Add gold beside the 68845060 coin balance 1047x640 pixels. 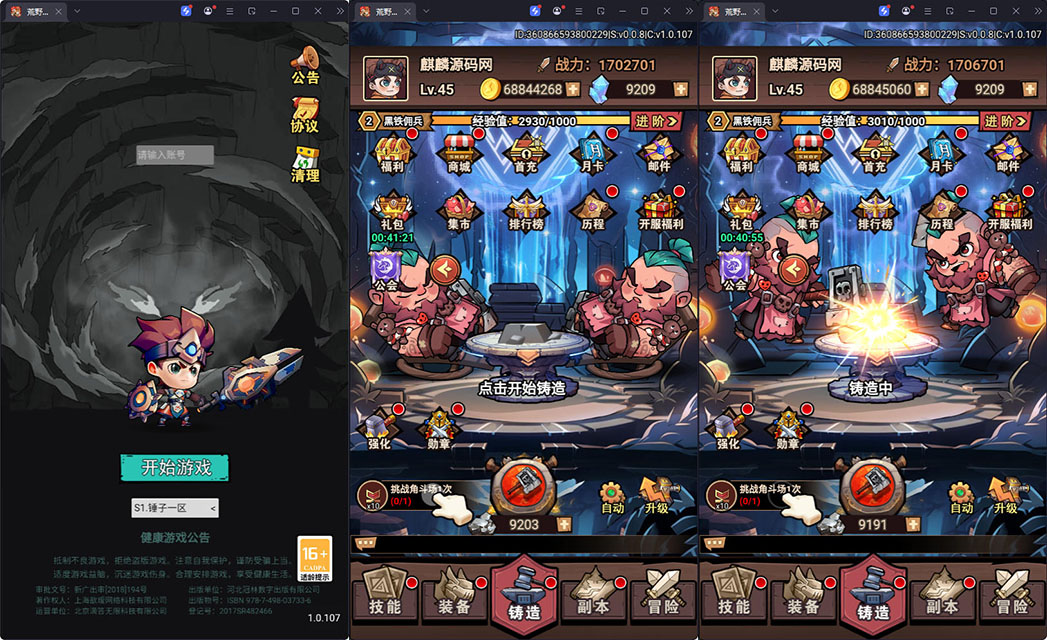click(x=923, y=89)
